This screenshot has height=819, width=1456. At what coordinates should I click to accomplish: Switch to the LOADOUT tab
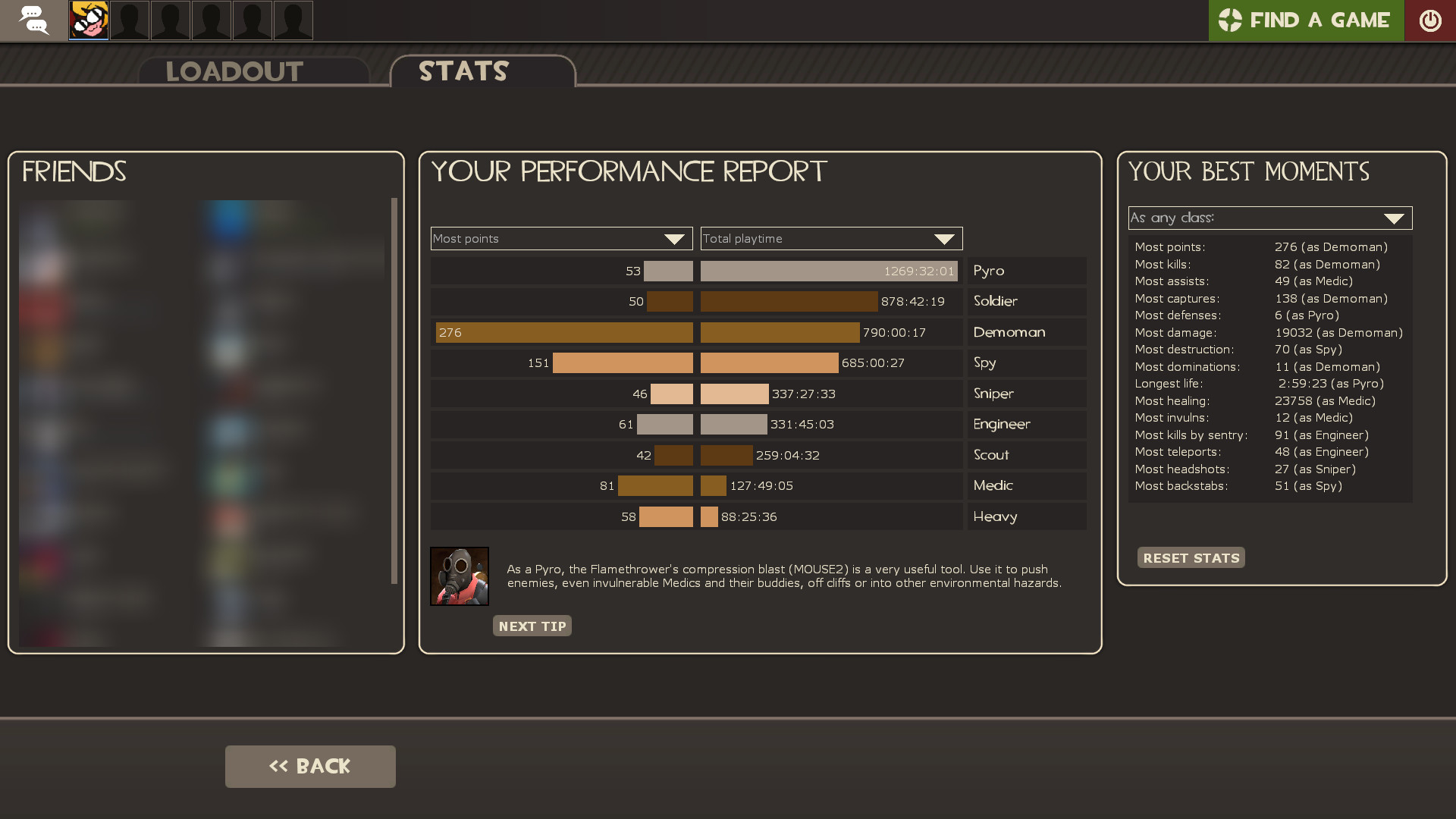(234, 71)
